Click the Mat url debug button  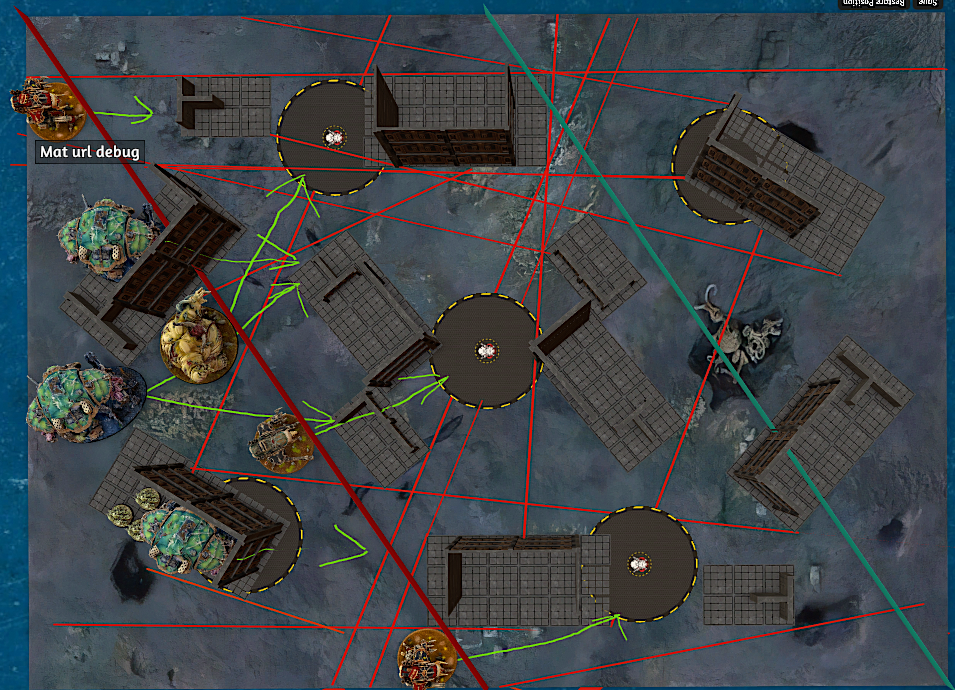point(89,152)
